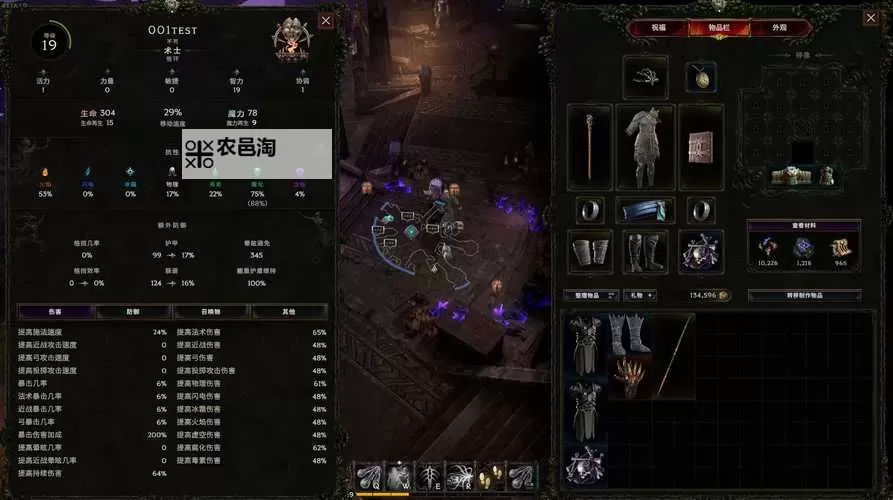This screenshot has height=500, width=893.
Task: Switch to the 召唤物 (Minions) stats tab
Action: point(211,312)
